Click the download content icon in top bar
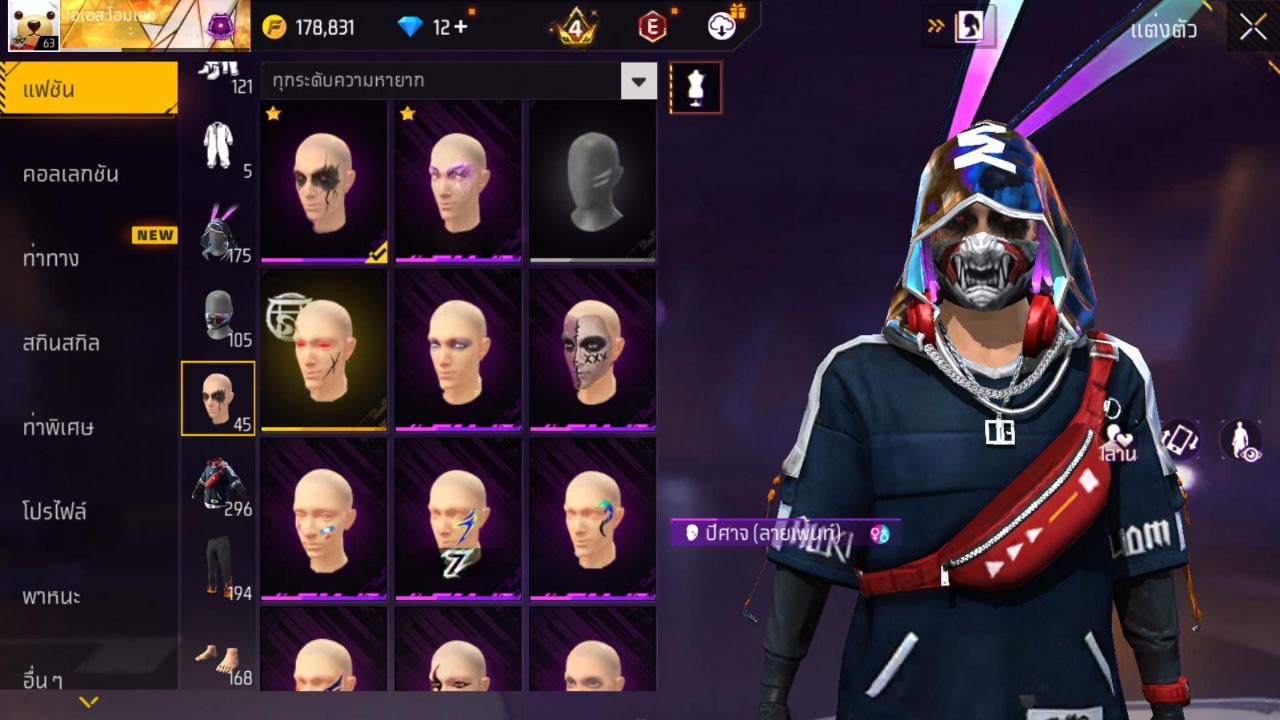 (x=723, y=27)
